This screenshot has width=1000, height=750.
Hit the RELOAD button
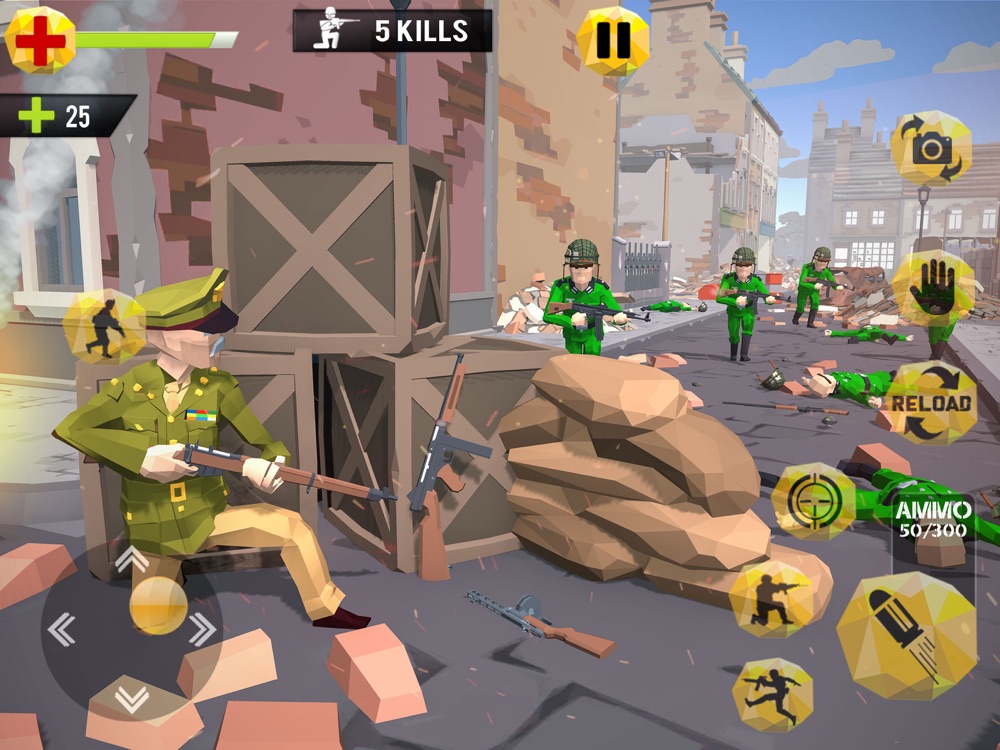point(932,403)
